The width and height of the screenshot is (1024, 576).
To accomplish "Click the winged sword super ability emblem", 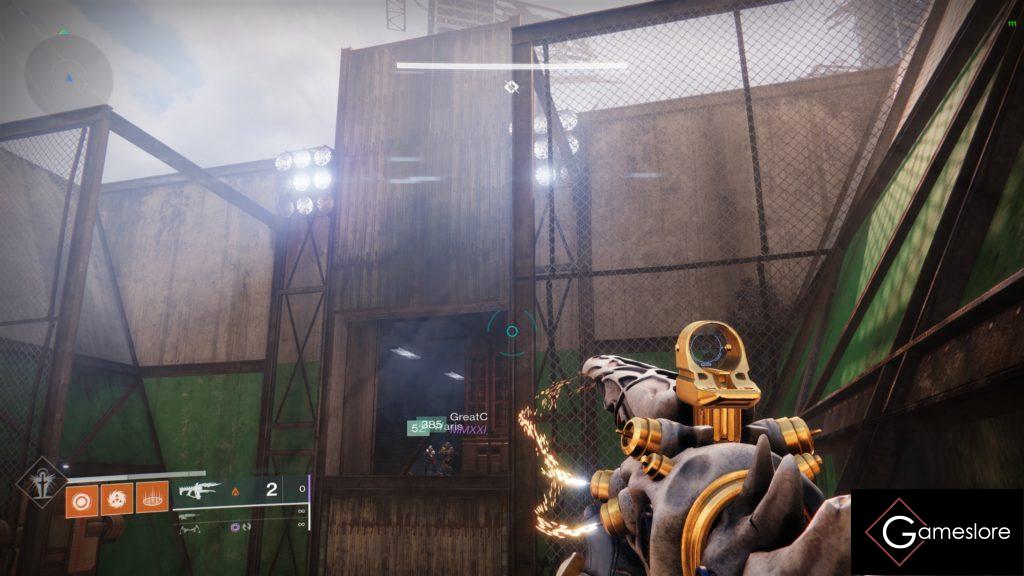I will point(42,480).
